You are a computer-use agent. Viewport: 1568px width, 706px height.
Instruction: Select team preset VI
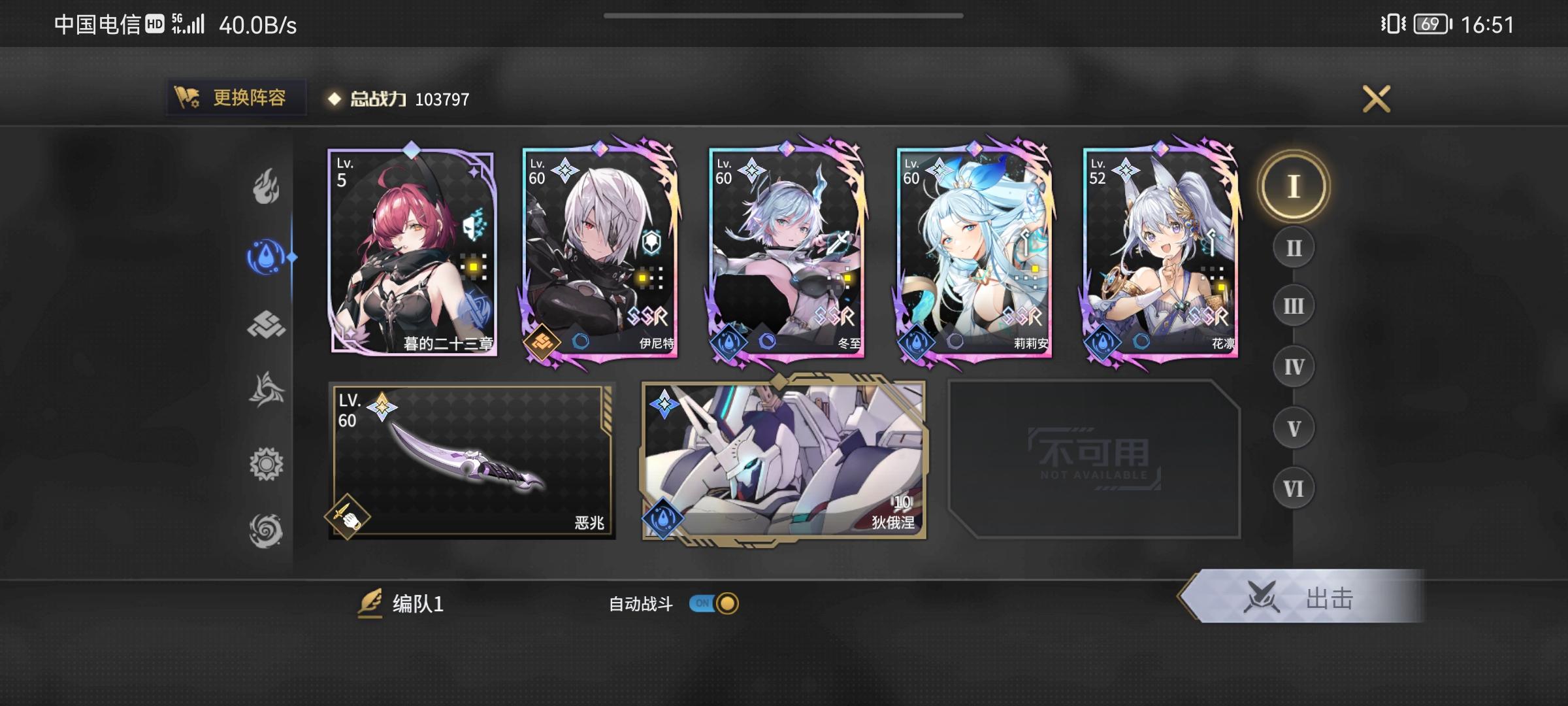(x=1292, y=487)
